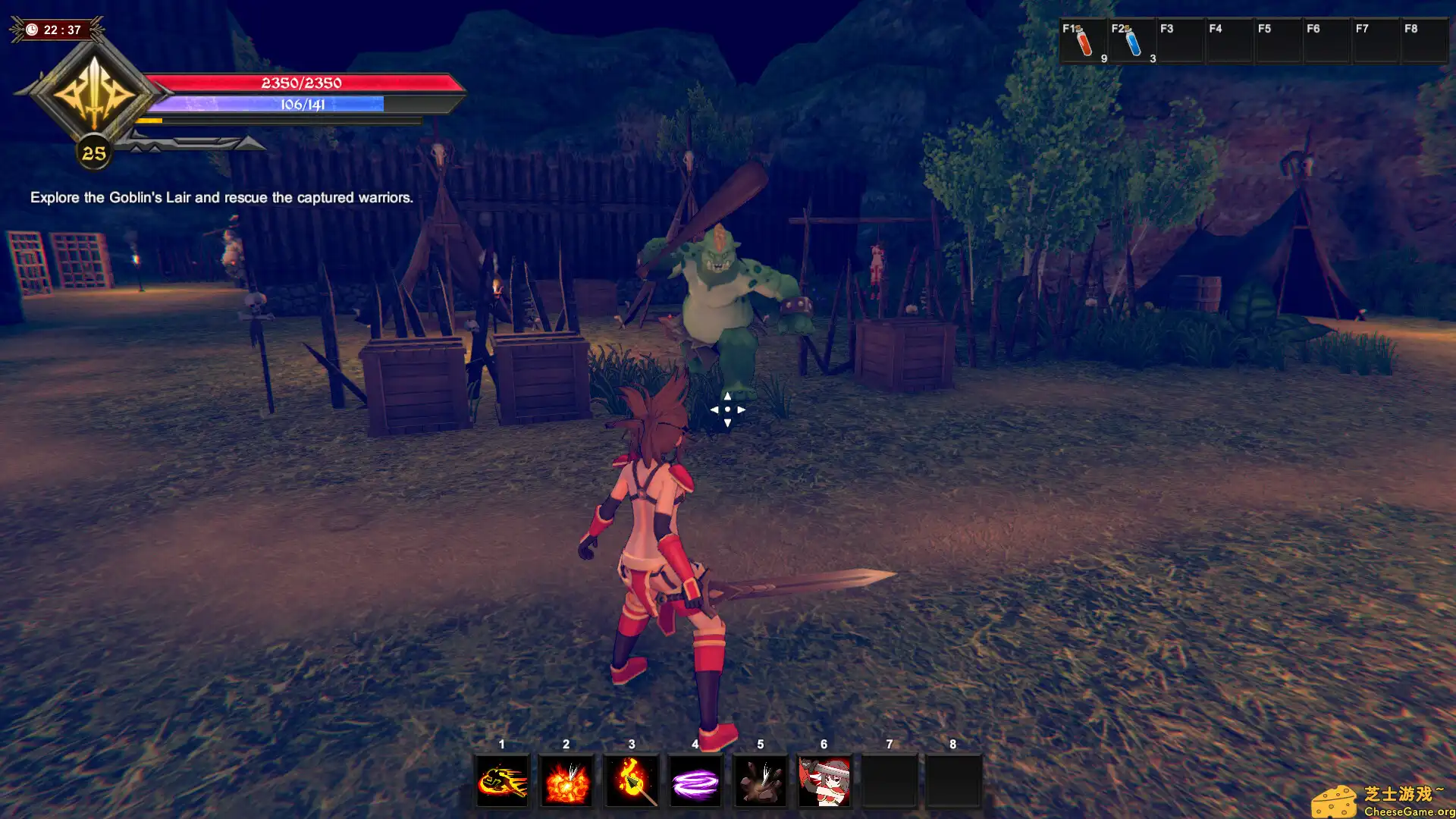Drink the blue mana potion in slot F2
Viewport: 1456px width, 819px height.
1133,42
